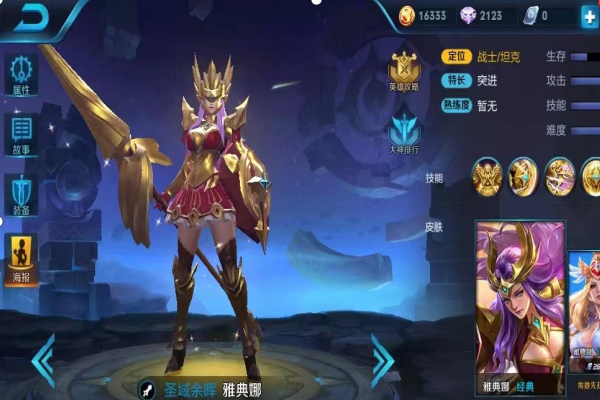Select the 海报 poster tab
Screen dimensions: 600x400
click(x=21, y=257)
